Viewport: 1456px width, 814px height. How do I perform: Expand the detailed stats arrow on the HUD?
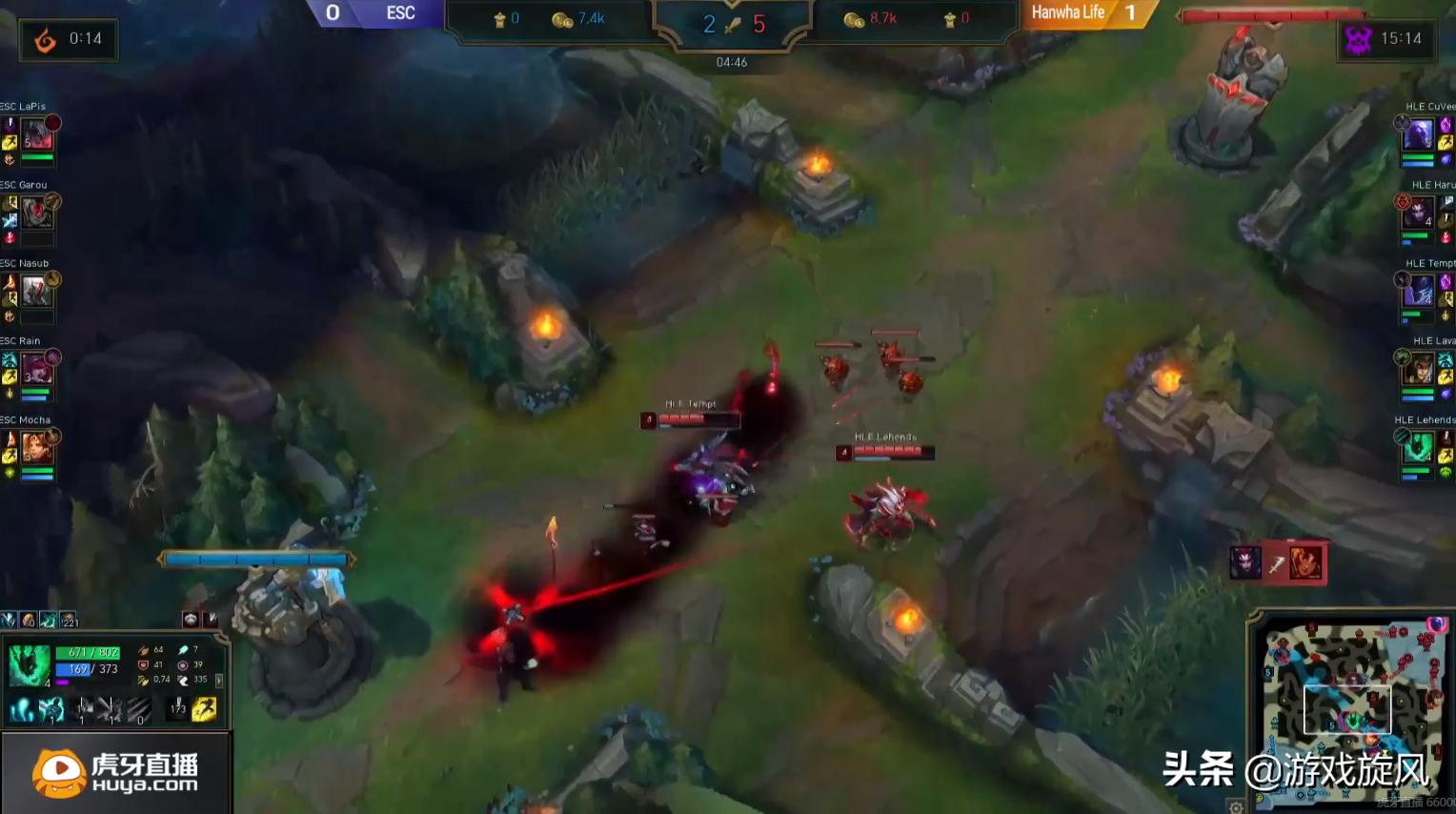coord(219,682)
